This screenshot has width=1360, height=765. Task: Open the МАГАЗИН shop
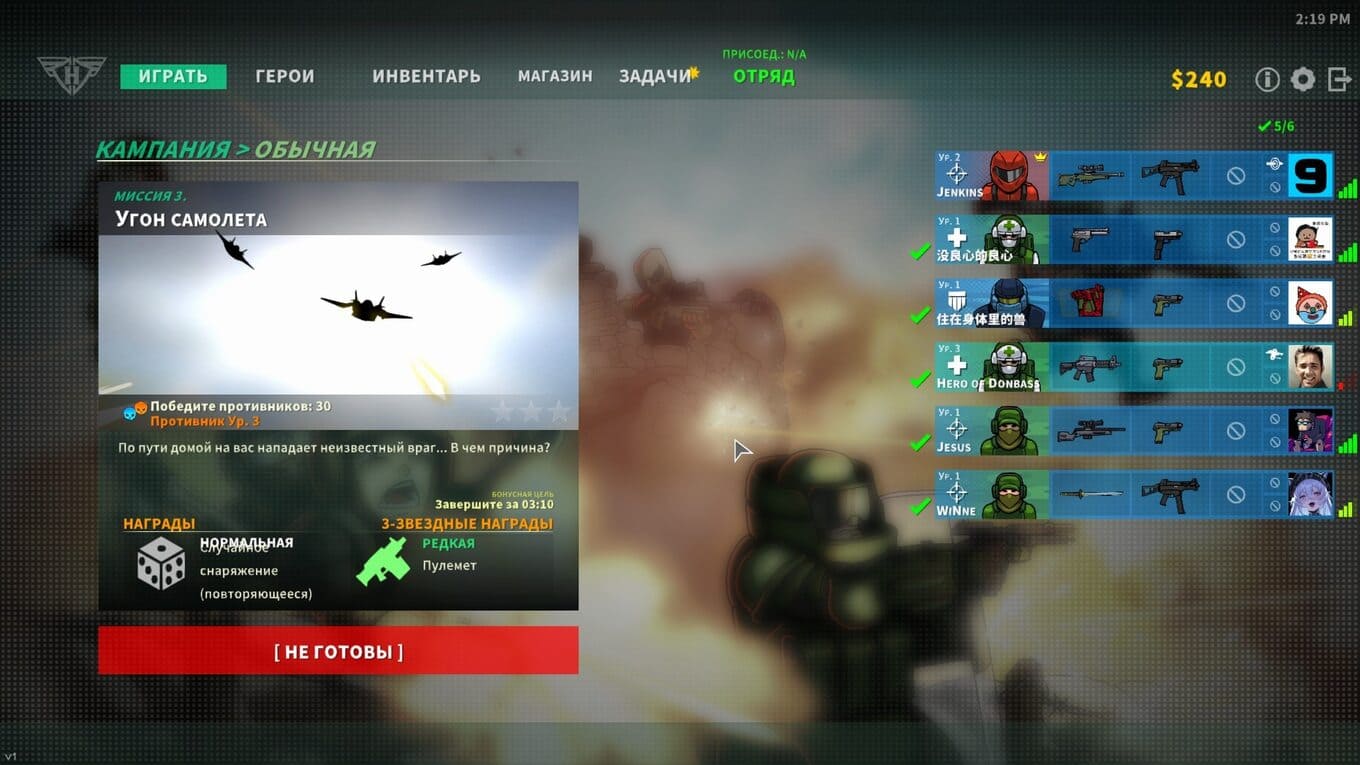(555, 77)
